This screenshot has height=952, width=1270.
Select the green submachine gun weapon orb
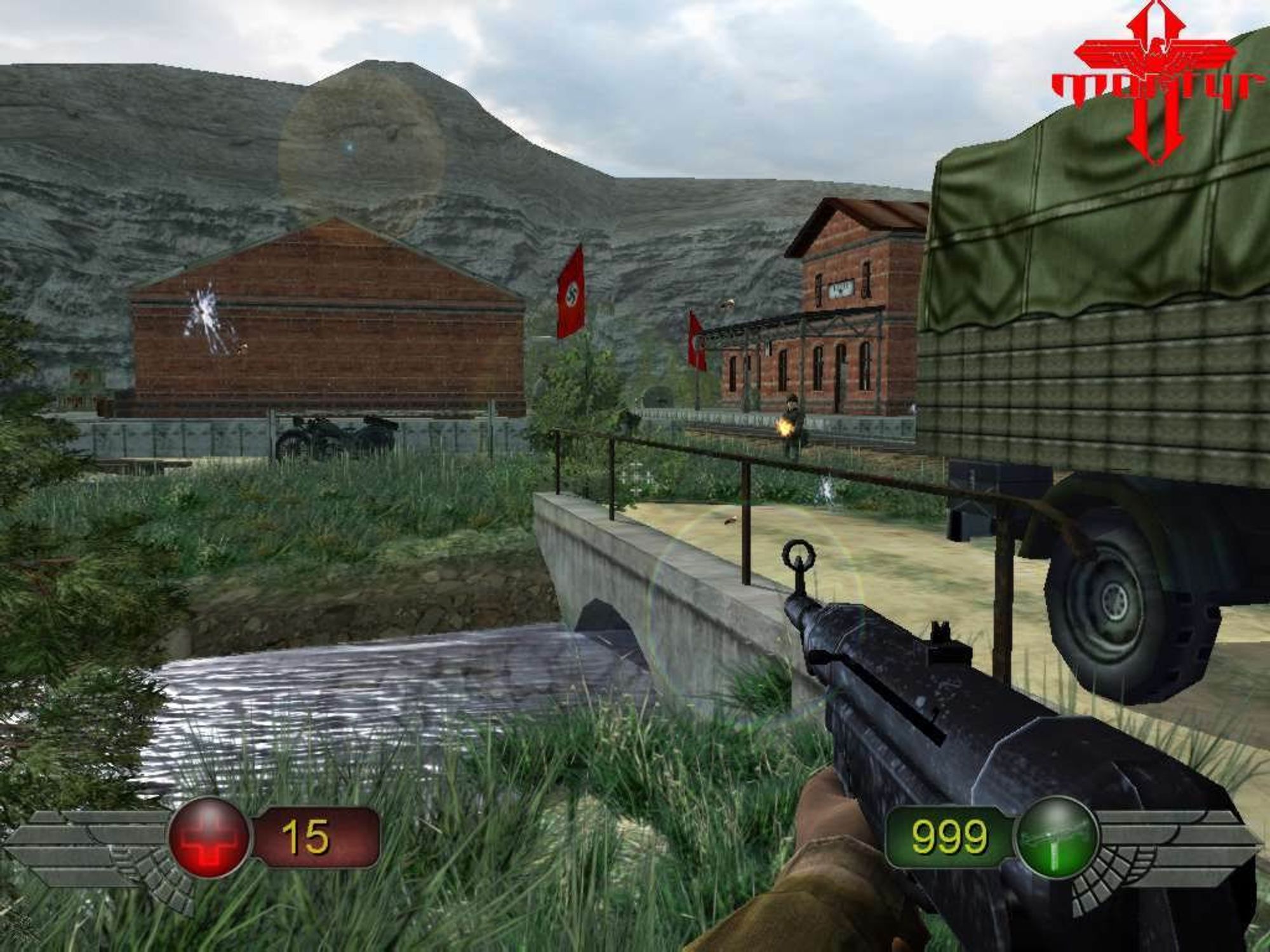(1057, 837)
